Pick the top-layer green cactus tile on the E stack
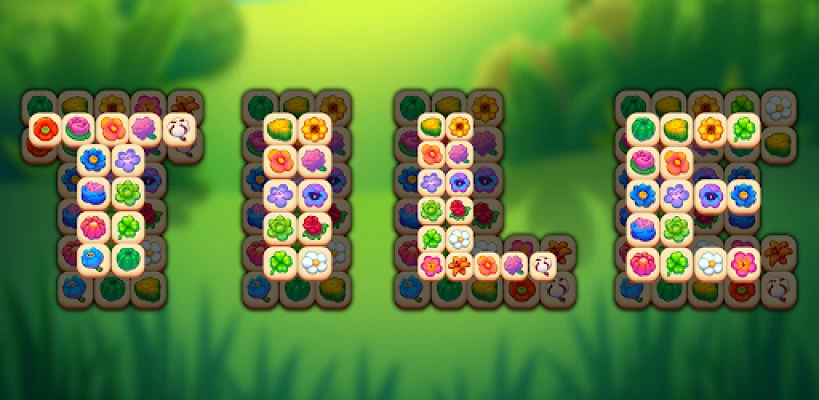 [643, 128]
